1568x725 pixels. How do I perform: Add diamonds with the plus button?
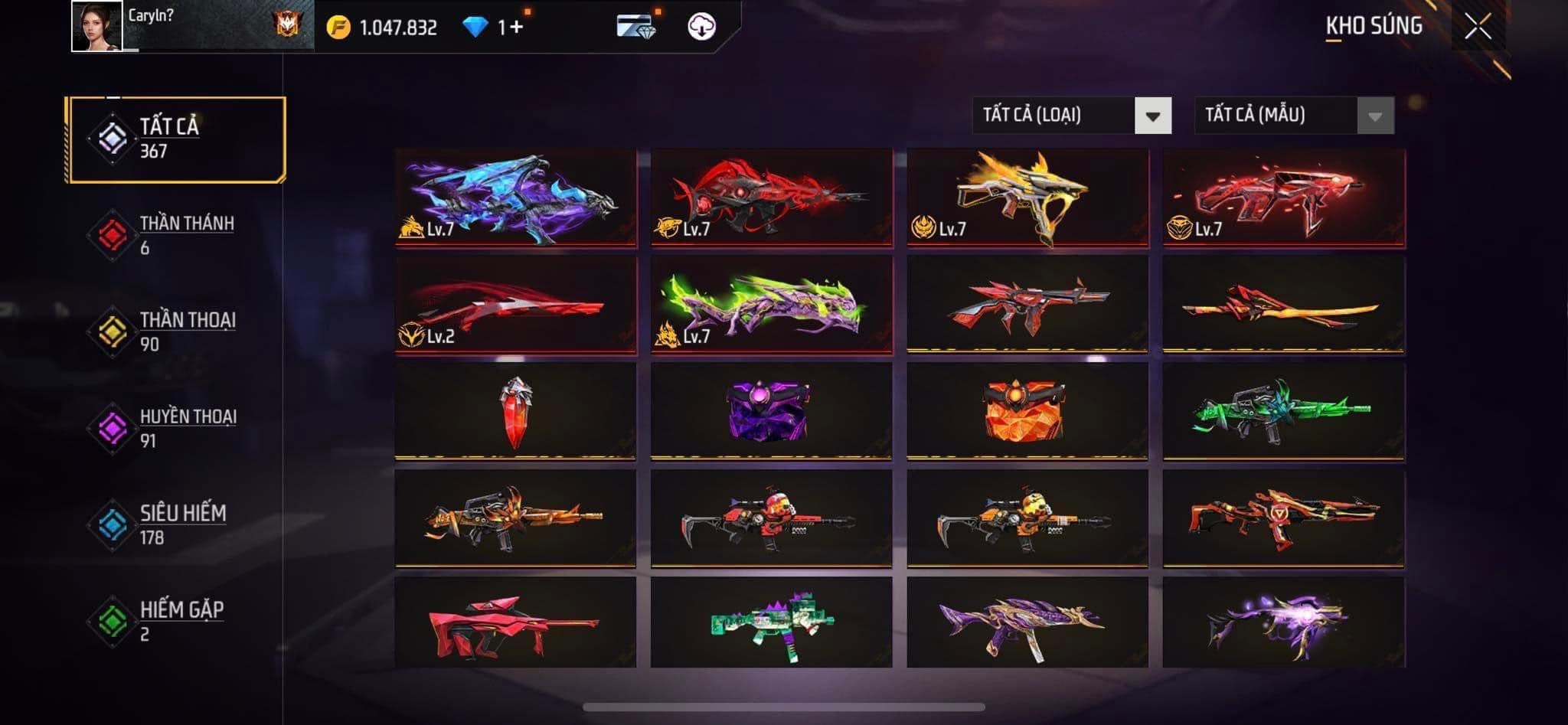(x=516, y=28)
